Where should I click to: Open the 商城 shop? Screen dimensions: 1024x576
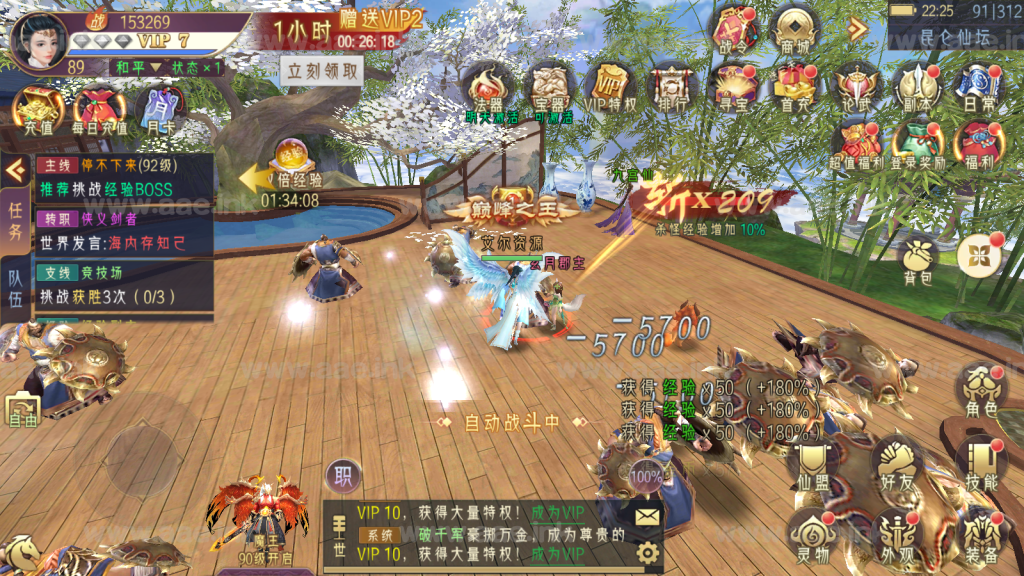click(796, 29)
